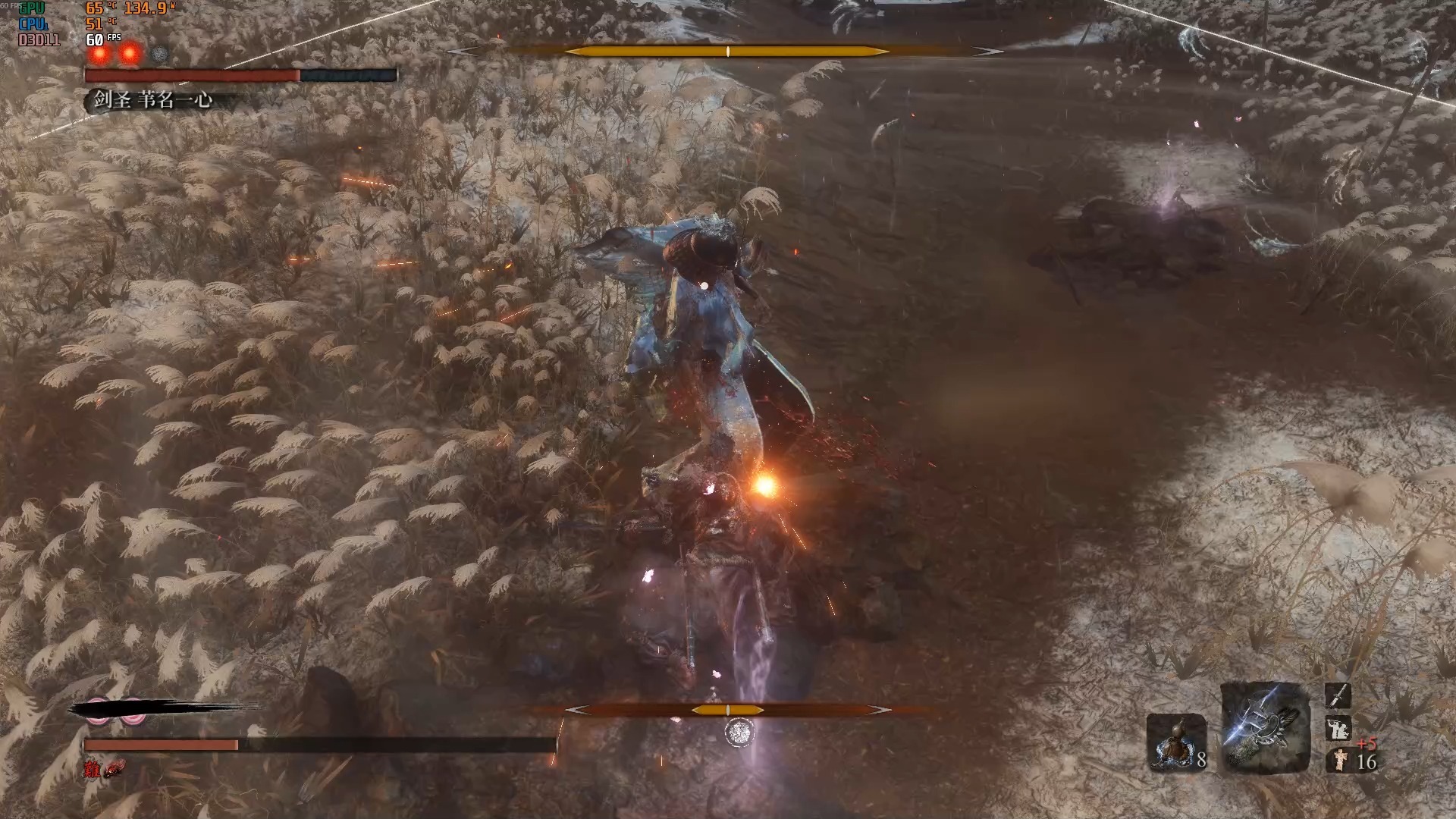This screenshot has height=819, width=1456.
Task: Activate the shuriken prosthetic tool slot
Action: click(1265, 726)
